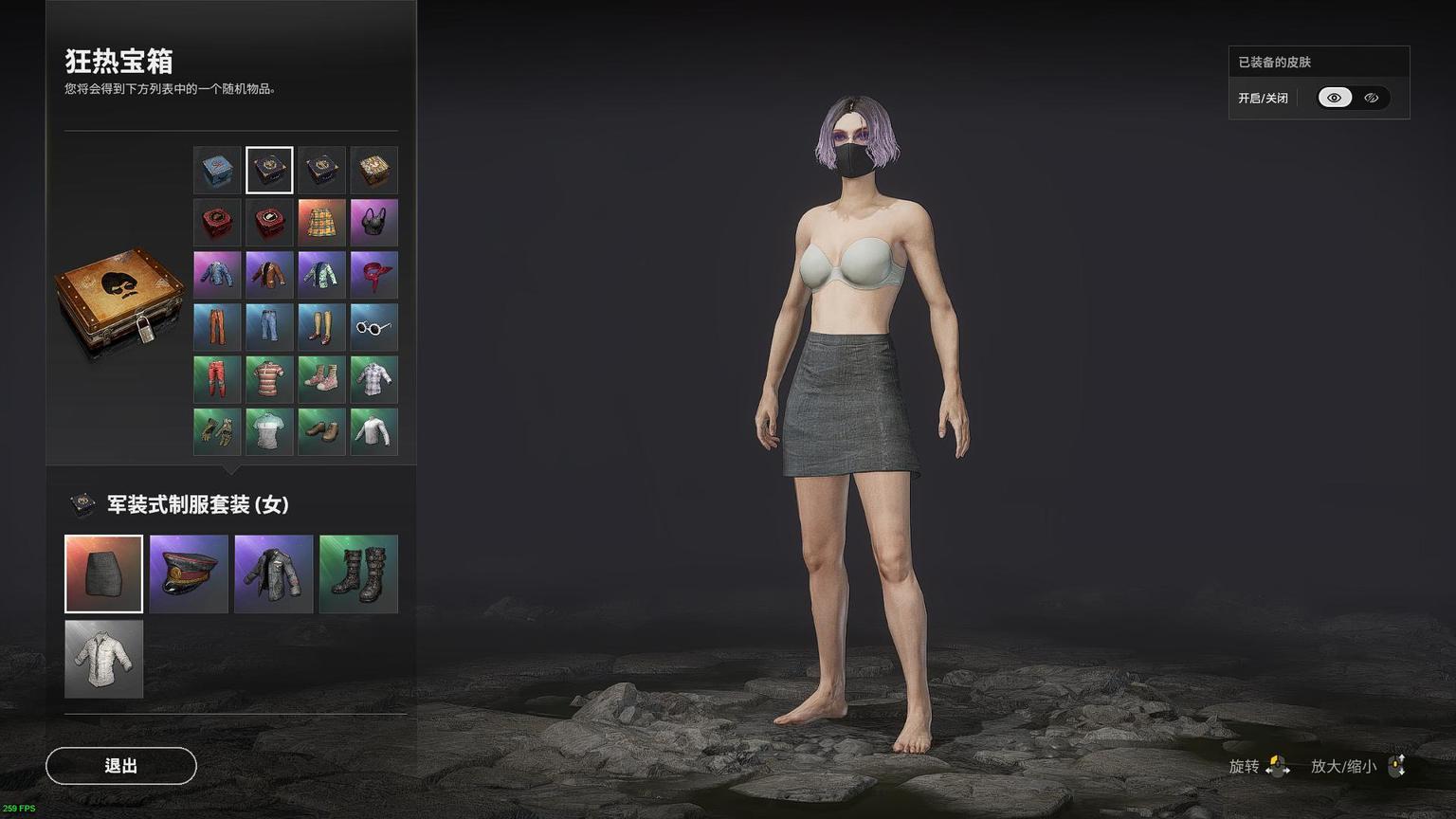Select the pink high-top sneakers
1456x819 pixels.
point(321,379)
